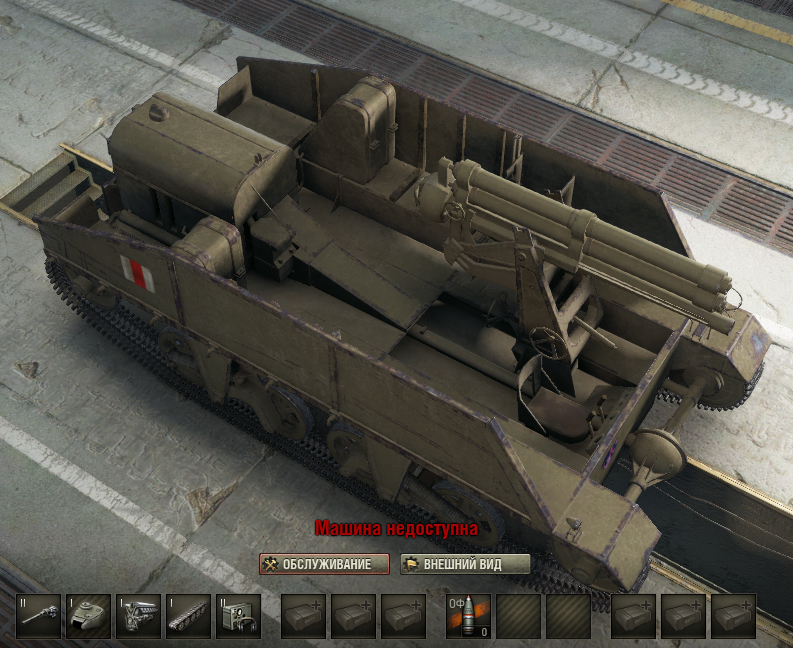The width and height of the screenshot is (793, 648).
Task: Select the radio module slot
Action: pos(238,617)
